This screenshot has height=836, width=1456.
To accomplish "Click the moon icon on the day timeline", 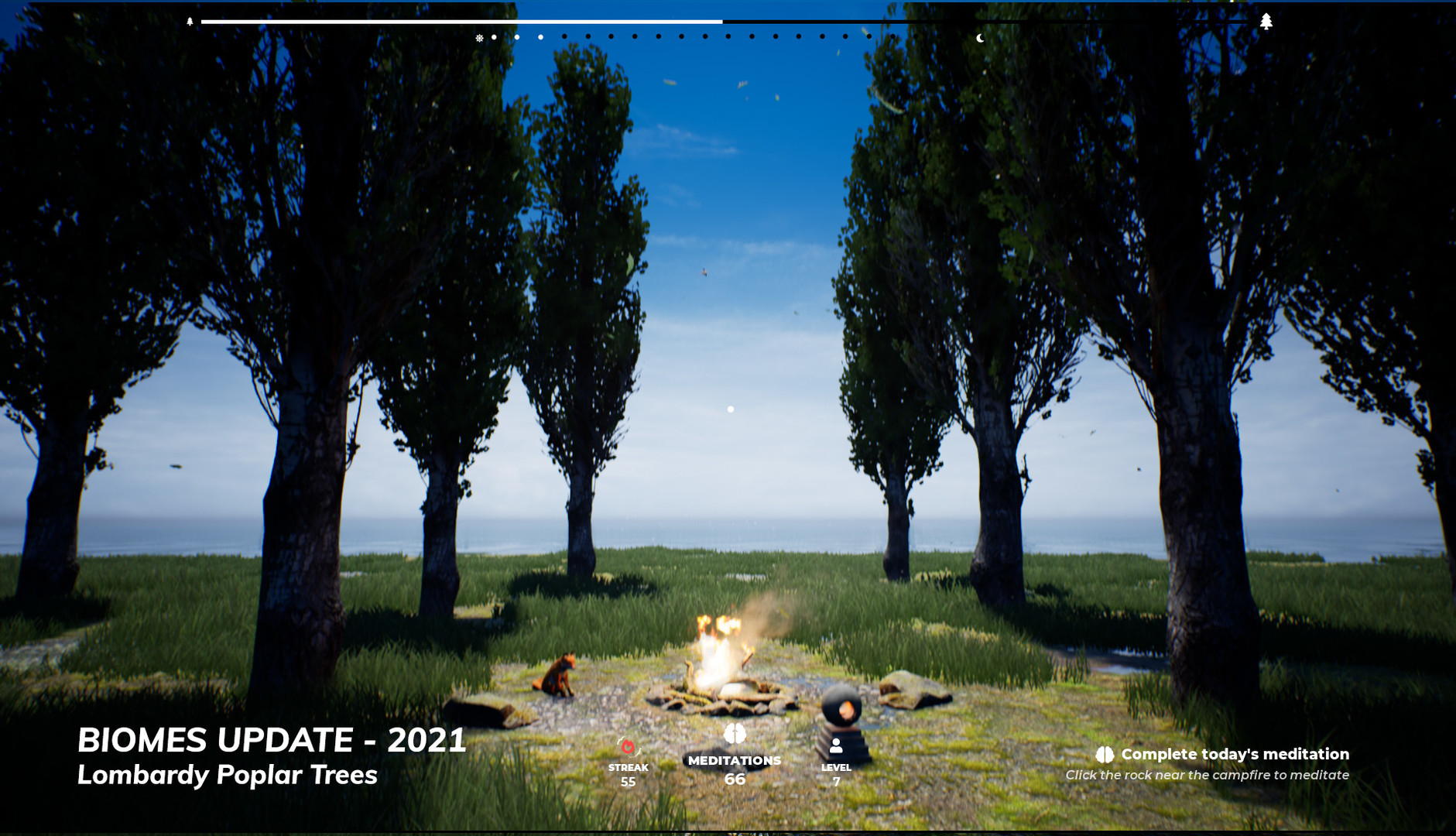I will 980,38.
